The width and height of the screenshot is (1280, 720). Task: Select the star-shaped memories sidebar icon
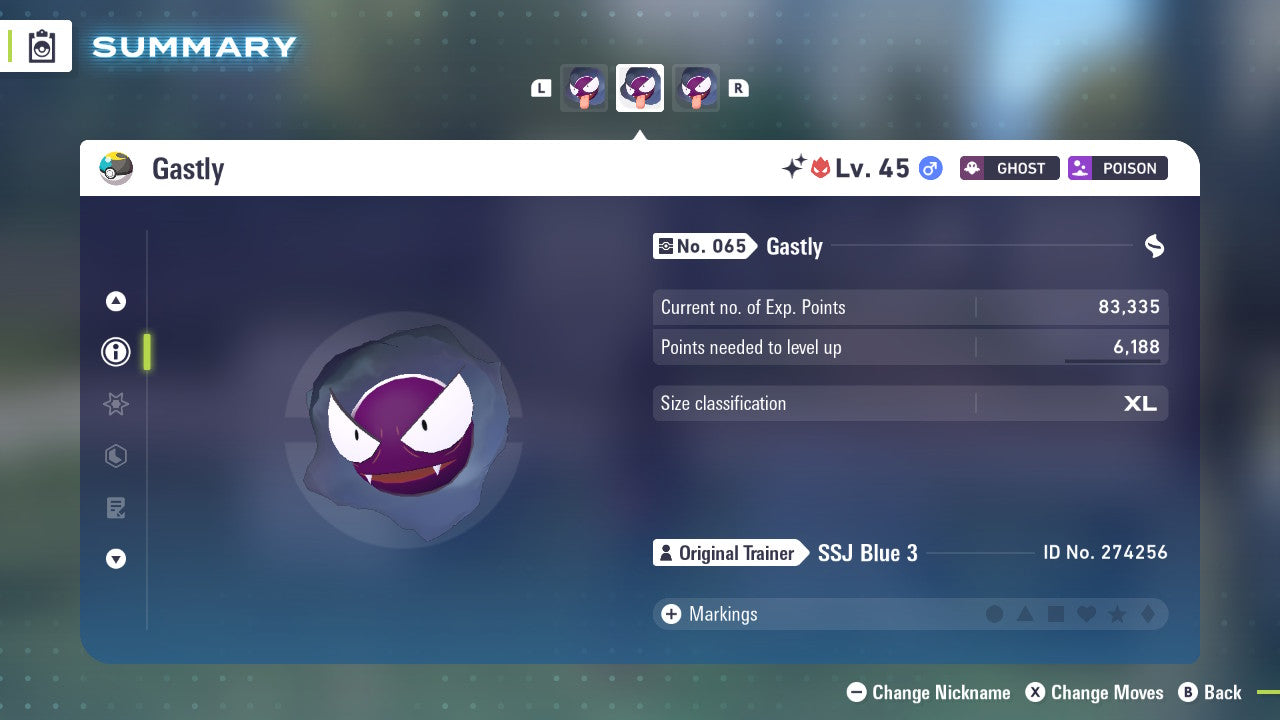(x=115, y=404)
